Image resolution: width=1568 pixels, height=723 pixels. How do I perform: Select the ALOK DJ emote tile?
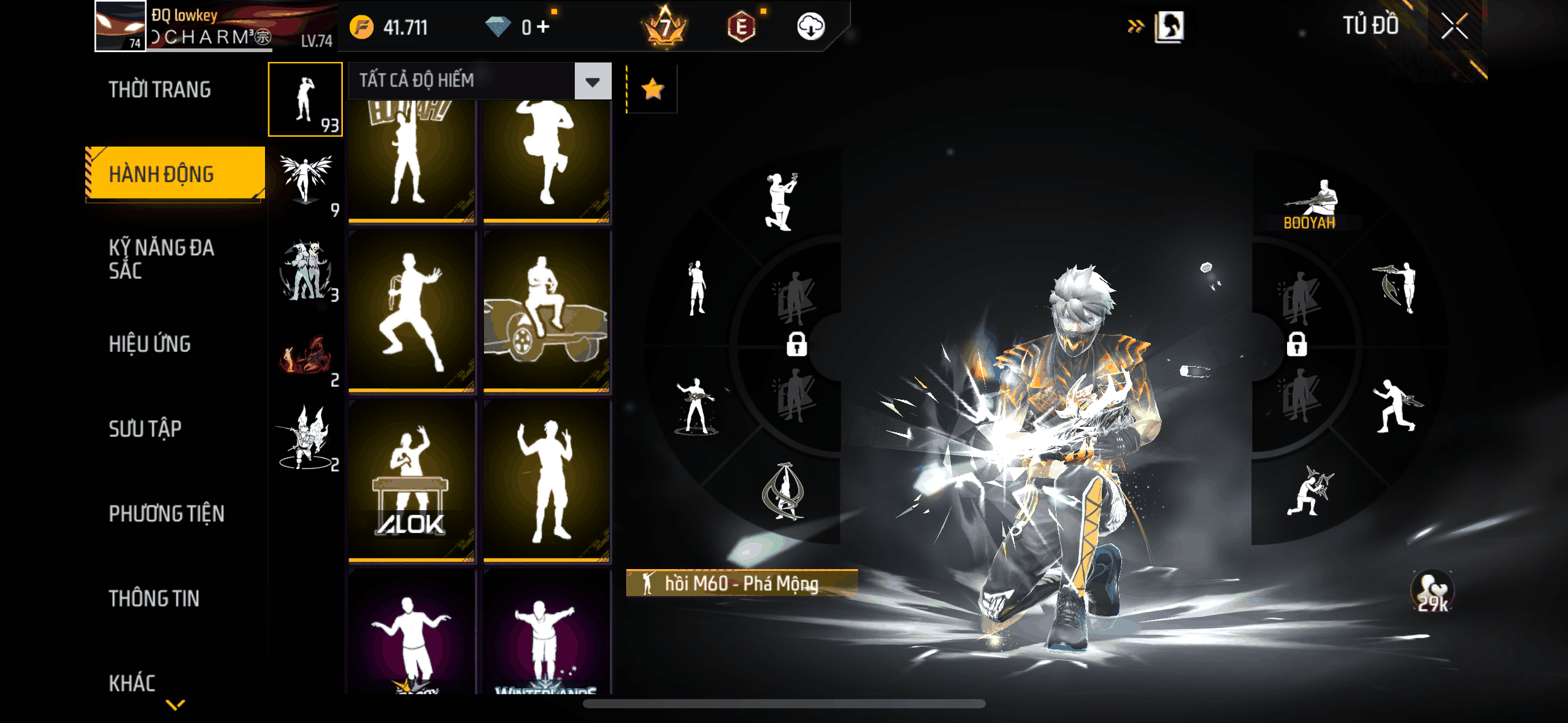coord(412,481)
